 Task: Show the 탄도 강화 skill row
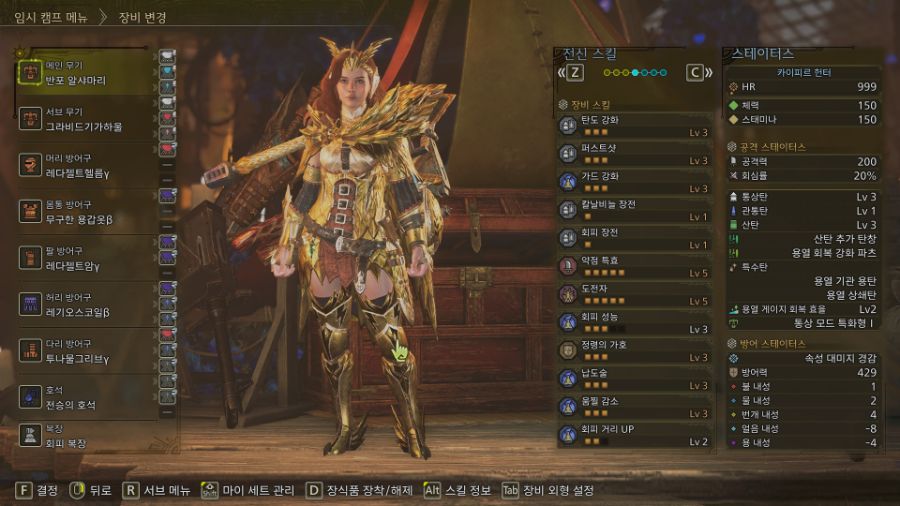(635, 125)
